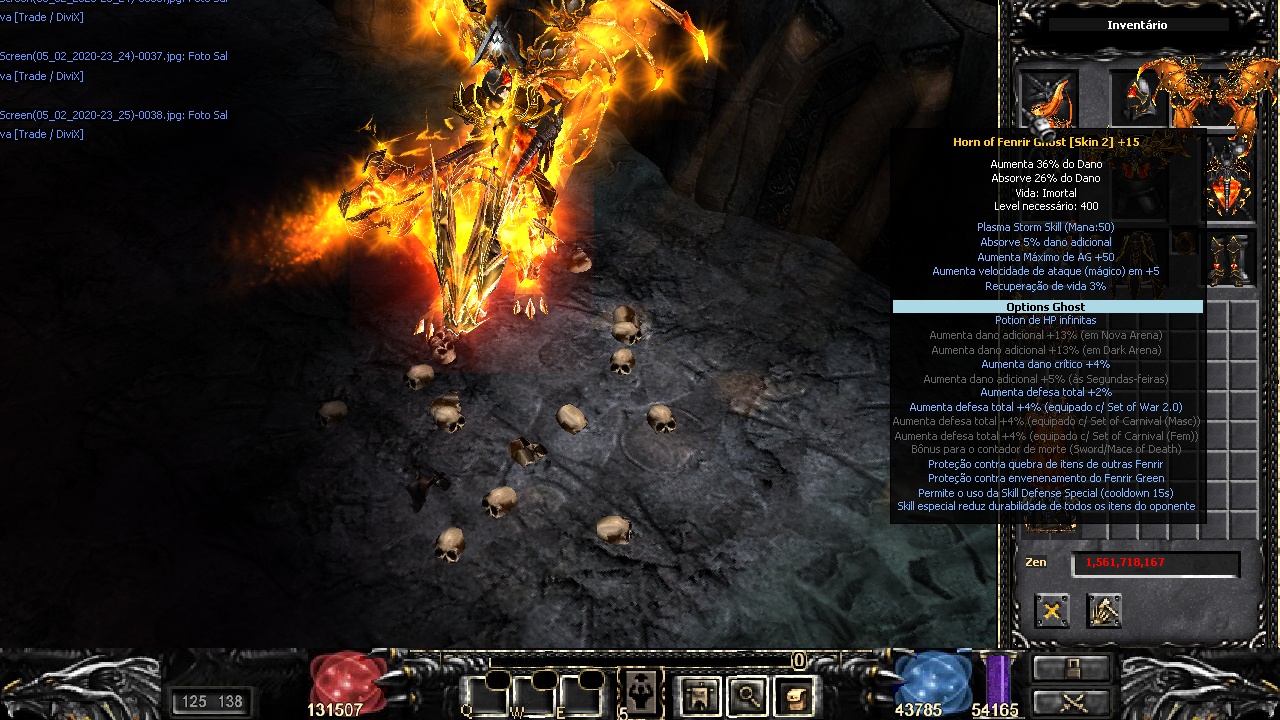The width and height of the screenshot is (1280, 720).
Task: Click the magnifying glass button
Action: [x=747, y=695]
